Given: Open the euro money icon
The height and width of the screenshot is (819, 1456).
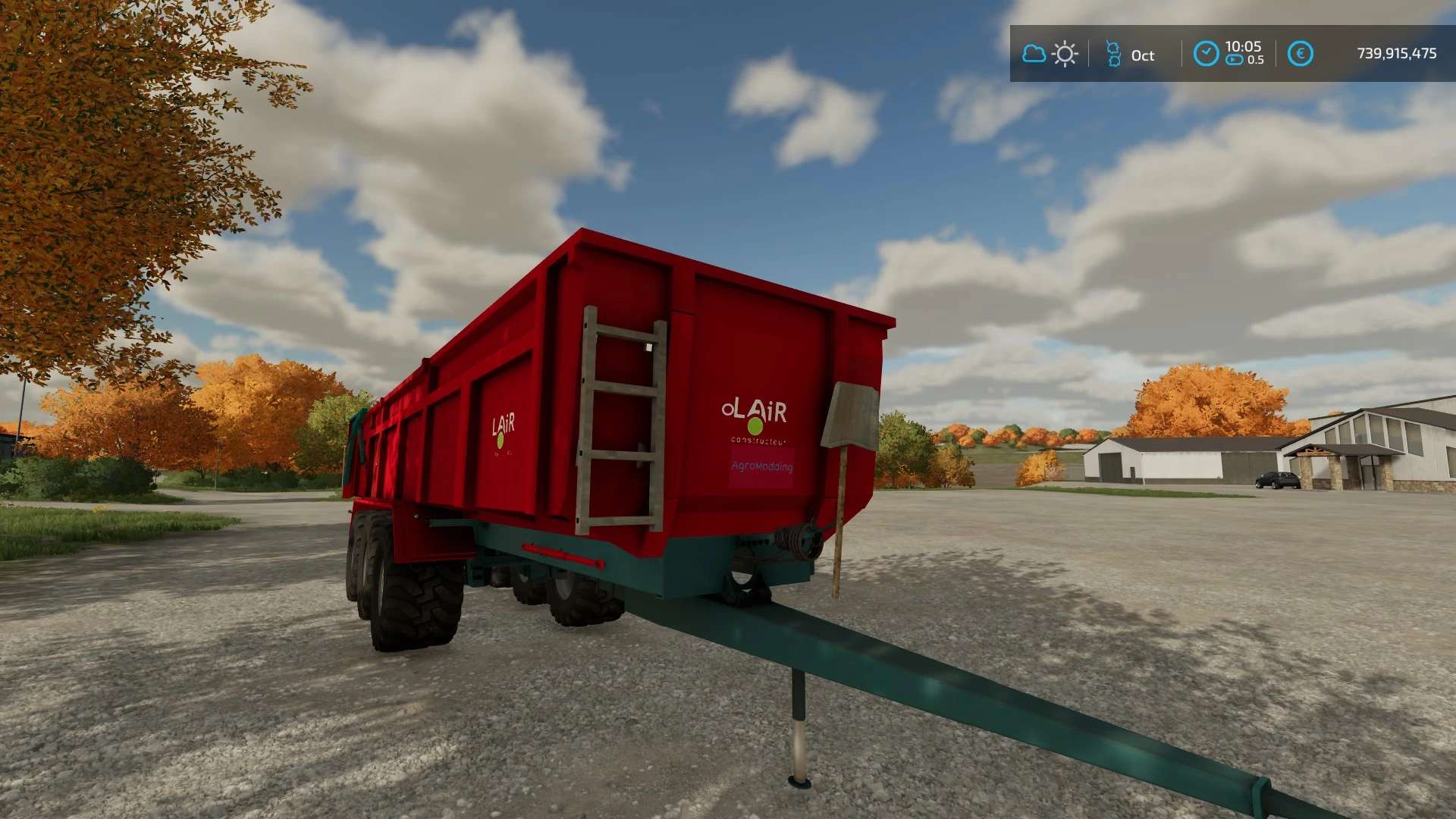Looking at the screenshot, I should (x=1300, y=54).
